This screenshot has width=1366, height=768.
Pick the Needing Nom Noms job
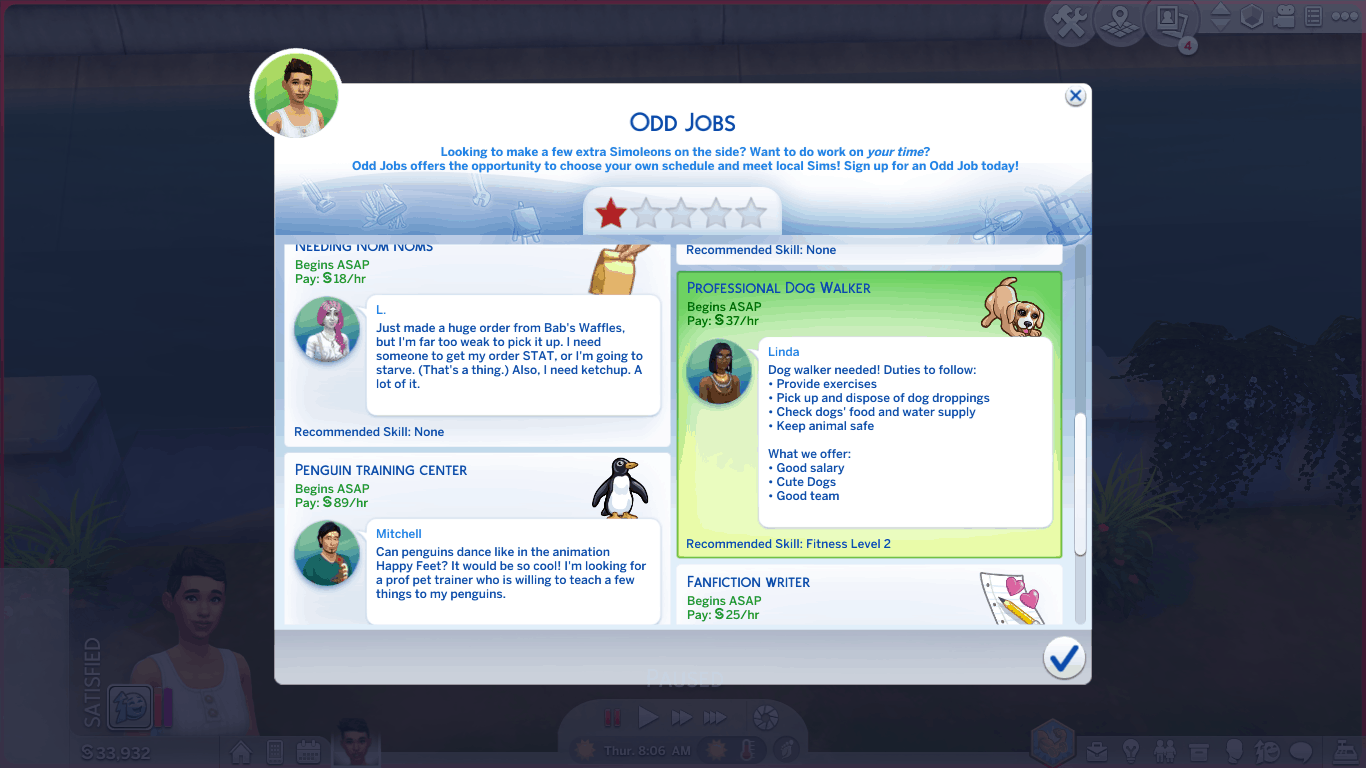477,342
